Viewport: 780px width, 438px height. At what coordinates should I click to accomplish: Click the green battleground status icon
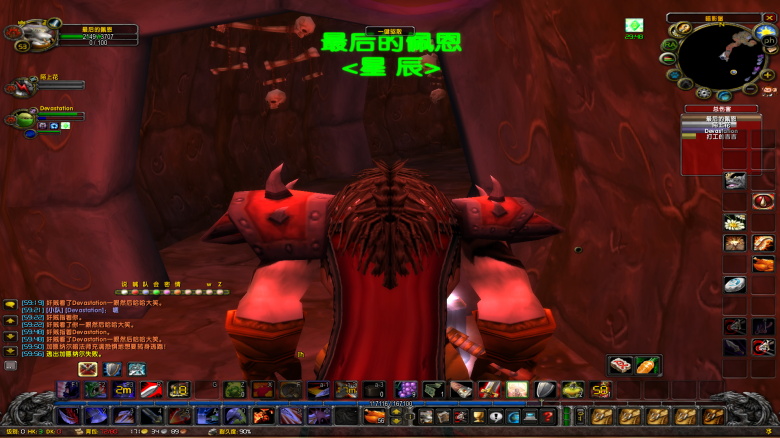(633, 25)
